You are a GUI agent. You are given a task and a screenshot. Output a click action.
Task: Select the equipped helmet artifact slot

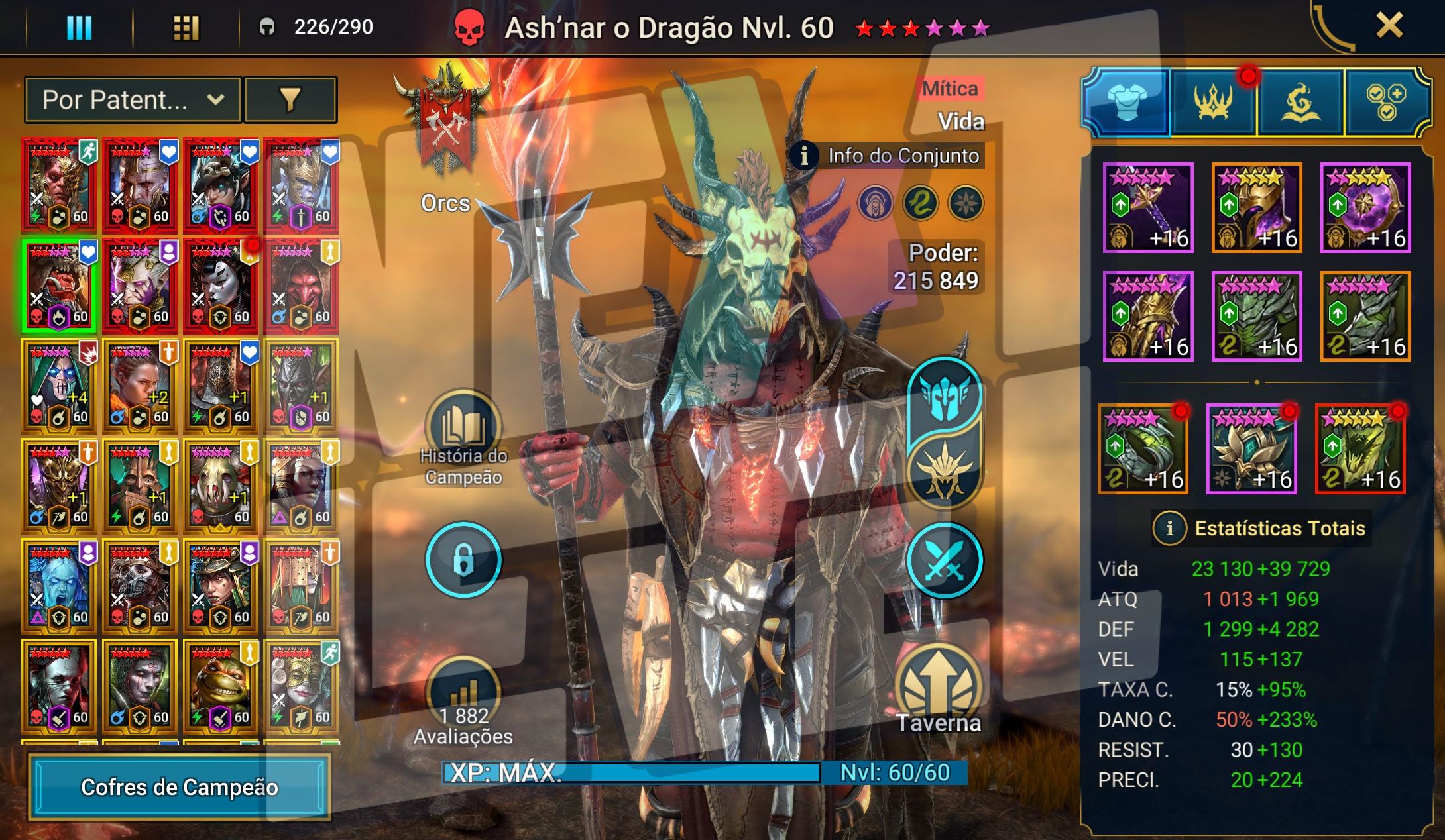1257,207
